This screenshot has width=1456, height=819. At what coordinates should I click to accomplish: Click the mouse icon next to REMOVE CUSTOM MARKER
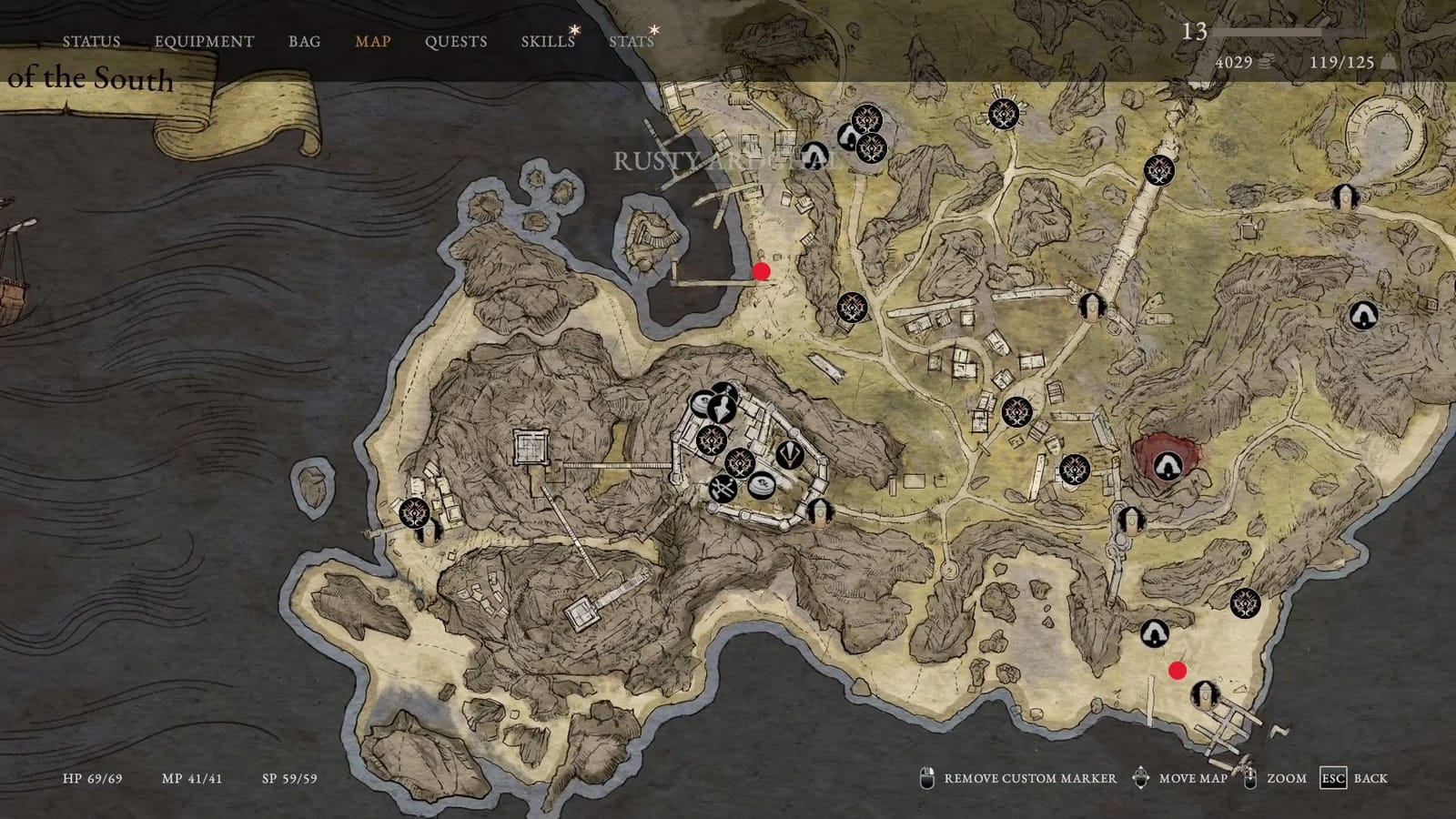click(x=929, y=779)
